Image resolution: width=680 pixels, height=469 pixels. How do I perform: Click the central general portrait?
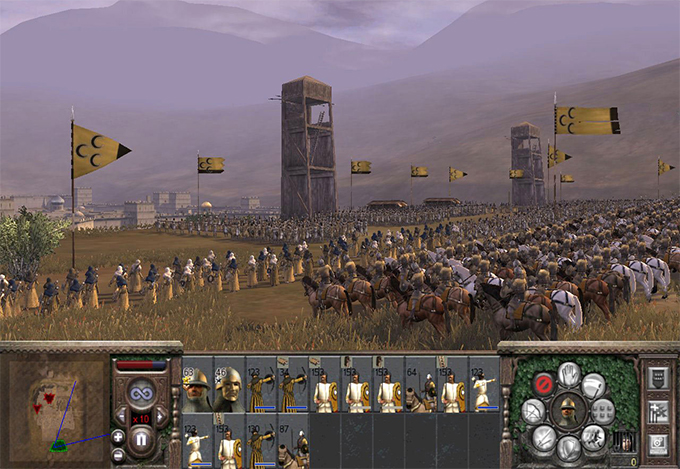click(569, 410)
